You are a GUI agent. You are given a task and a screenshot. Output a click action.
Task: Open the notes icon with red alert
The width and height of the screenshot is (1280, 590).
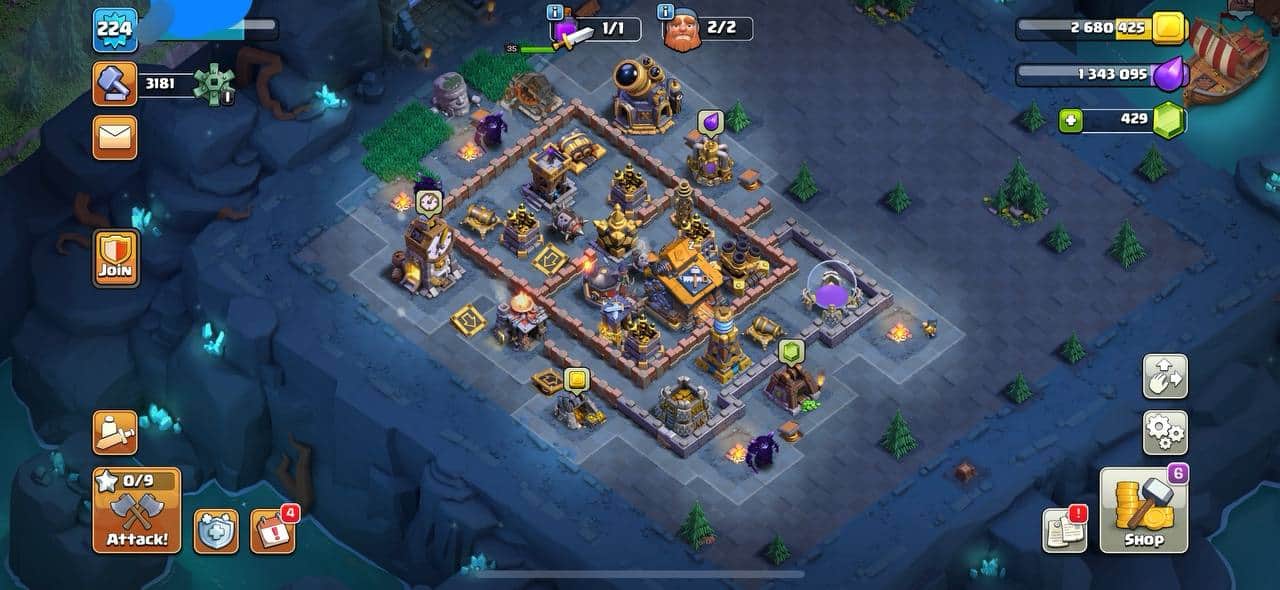pos(1064,530)
